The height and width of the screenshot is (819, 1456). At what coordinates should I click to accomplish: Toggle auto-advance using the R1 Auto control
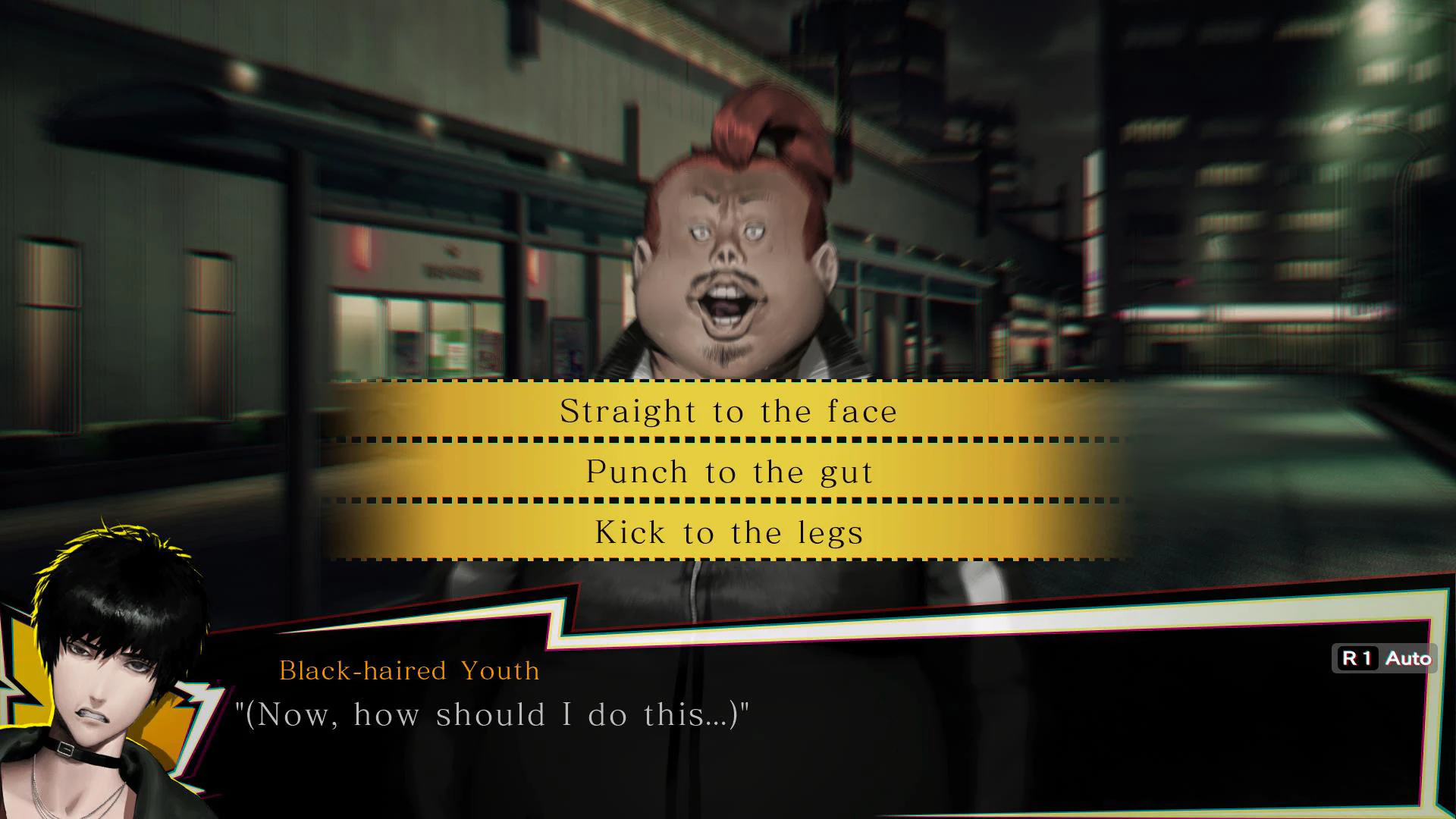coord(1385,658)
